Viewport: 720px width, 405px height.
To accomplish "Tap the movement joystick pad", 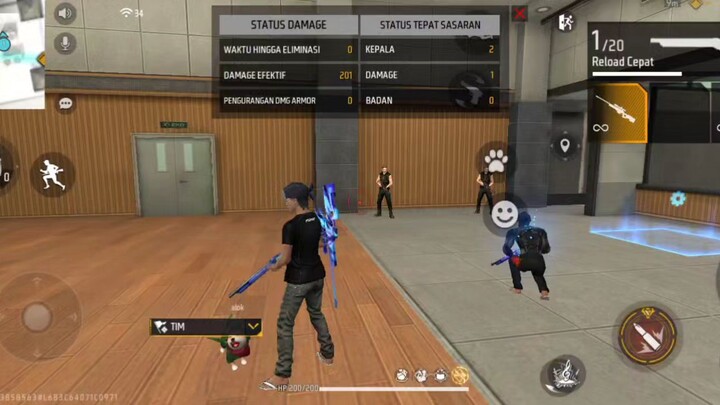I will pos(37,317).
